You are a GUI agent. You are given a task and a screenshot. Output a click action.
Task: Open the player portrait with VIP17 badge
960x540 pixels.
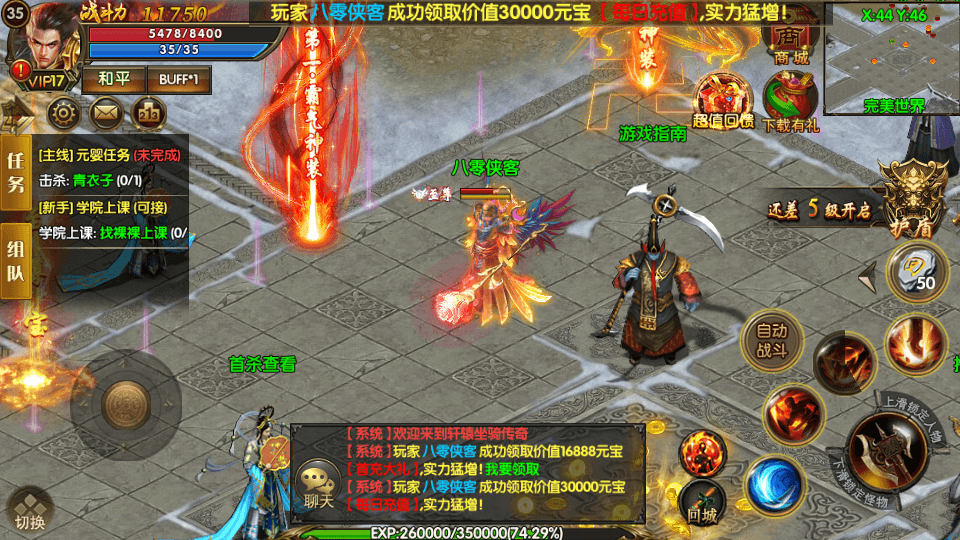point(40,45)
